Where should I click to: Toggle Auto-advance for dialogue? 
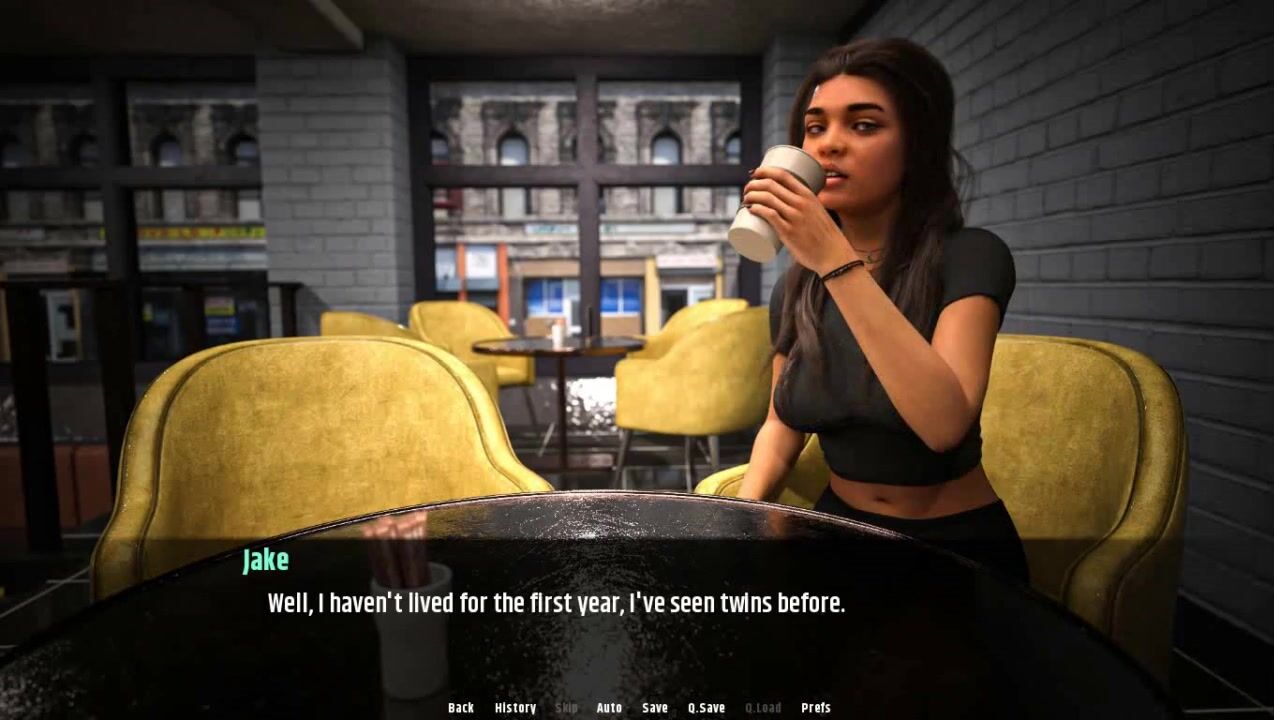point(609,708)
